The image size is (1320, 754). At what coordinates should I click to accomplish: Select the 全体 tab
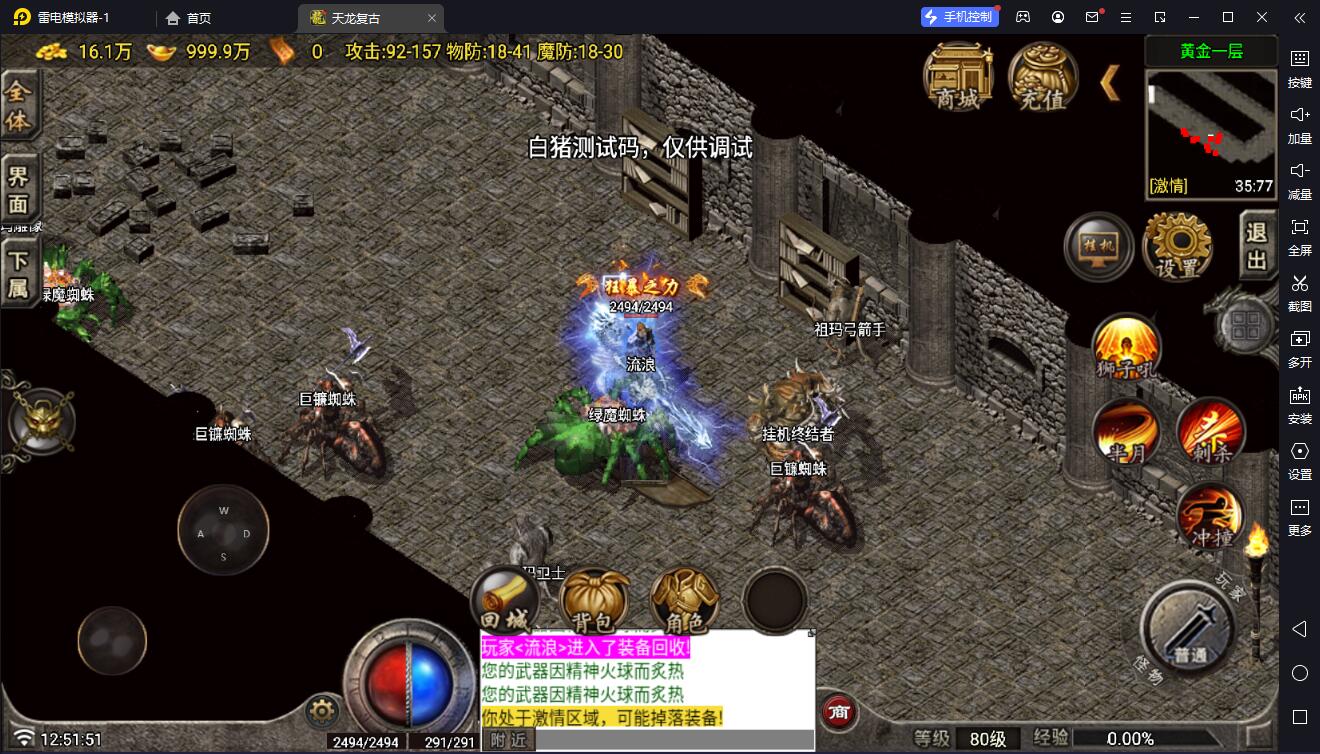[18, 107]
